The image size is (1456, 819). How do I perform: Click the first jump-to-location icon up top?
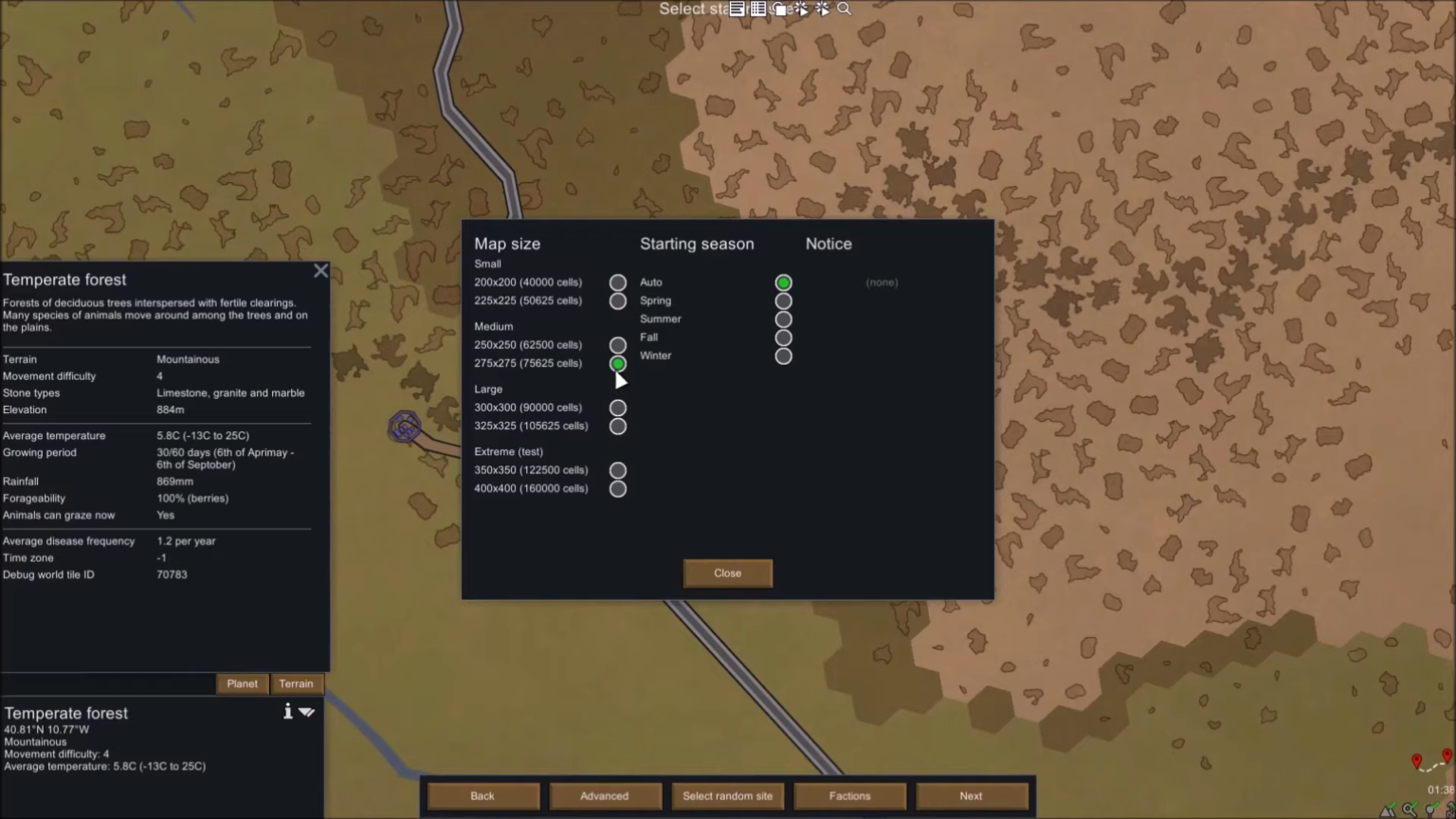[801, 9]
